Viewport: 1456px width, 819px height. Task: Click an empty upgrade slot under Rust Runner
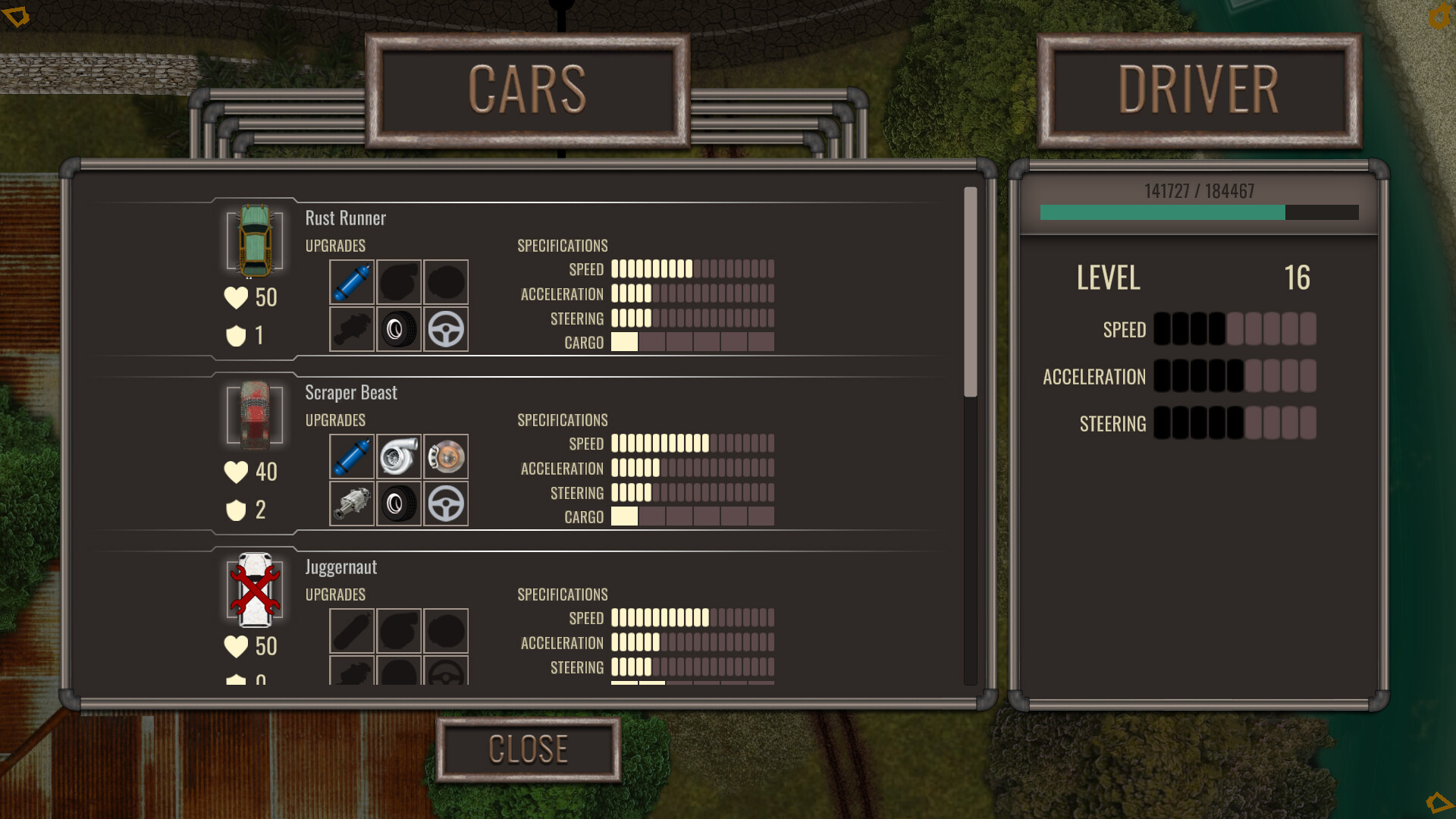pyautogui.click(x=398, y=282)
